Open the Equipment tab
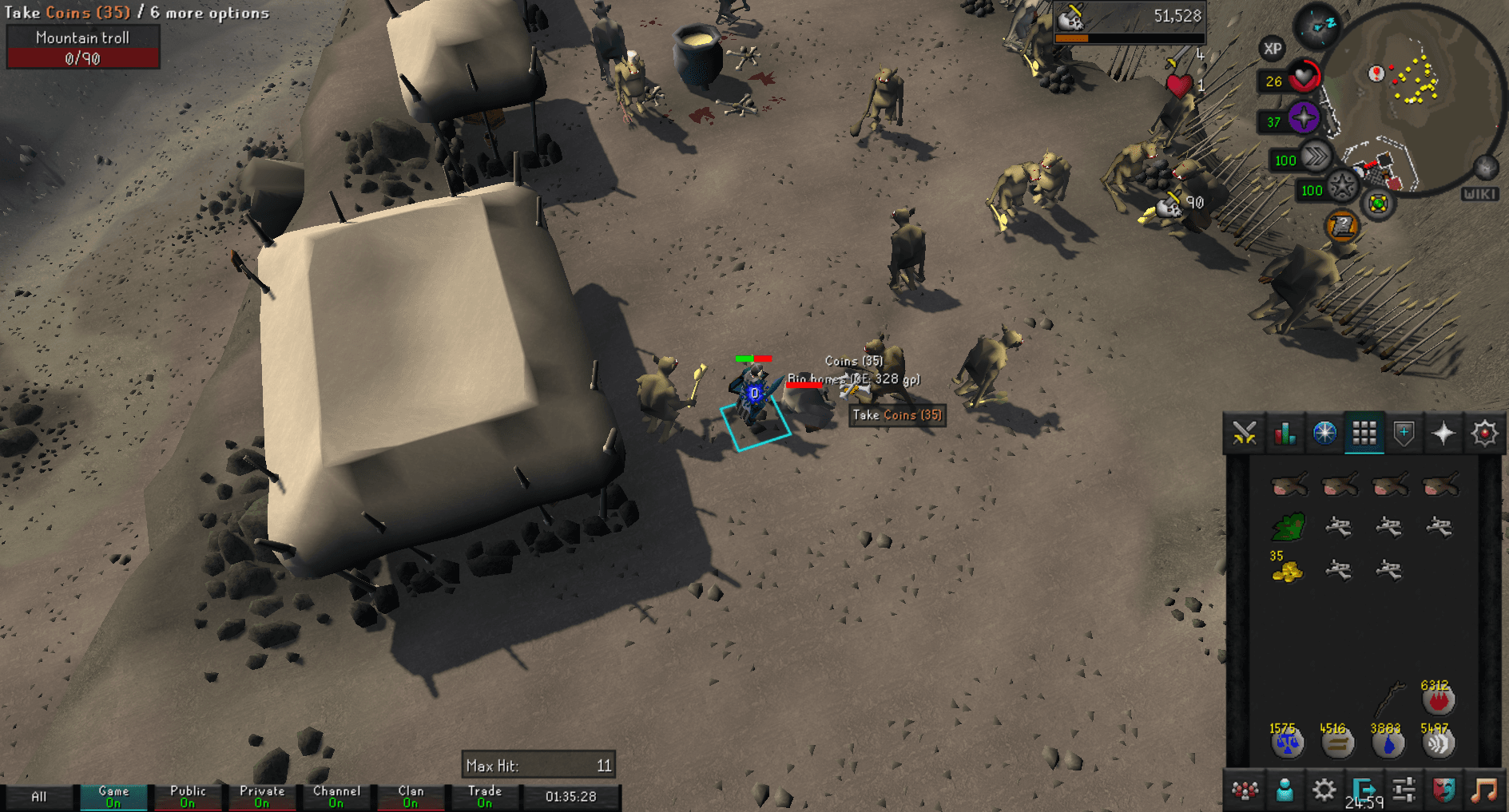The height and width of the screenshot is (812, 1509). (1404, 433)
